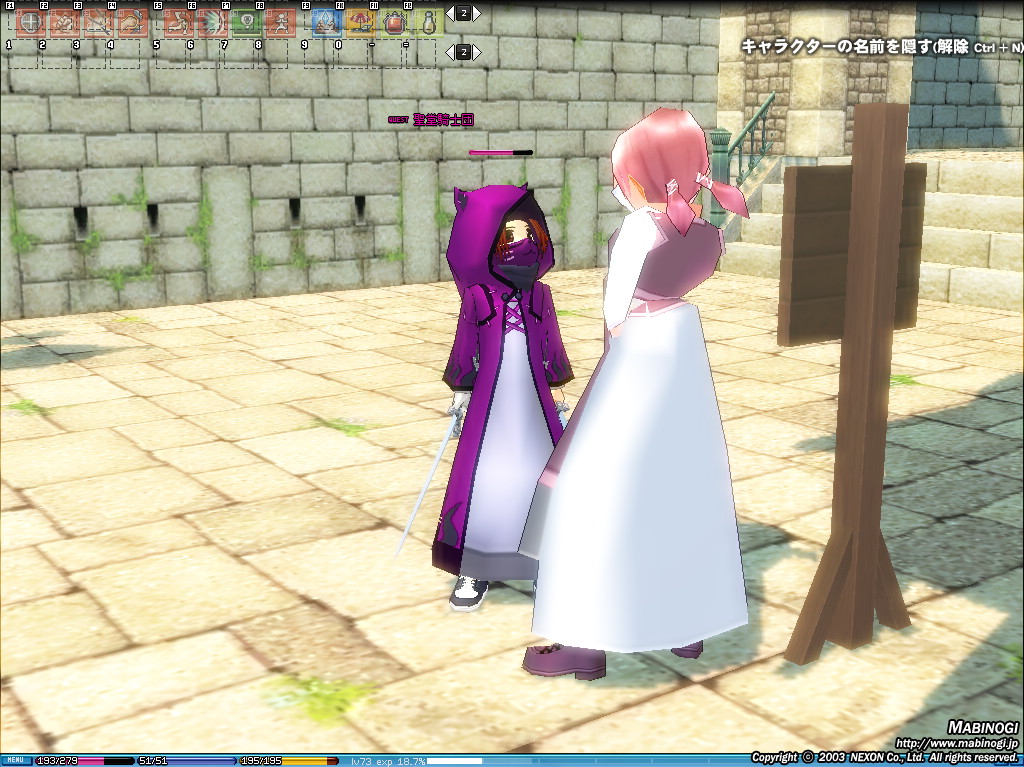1024x767 pixels.
Task: Activate the standing figure skill icon
Action: [x=281, y=22]
